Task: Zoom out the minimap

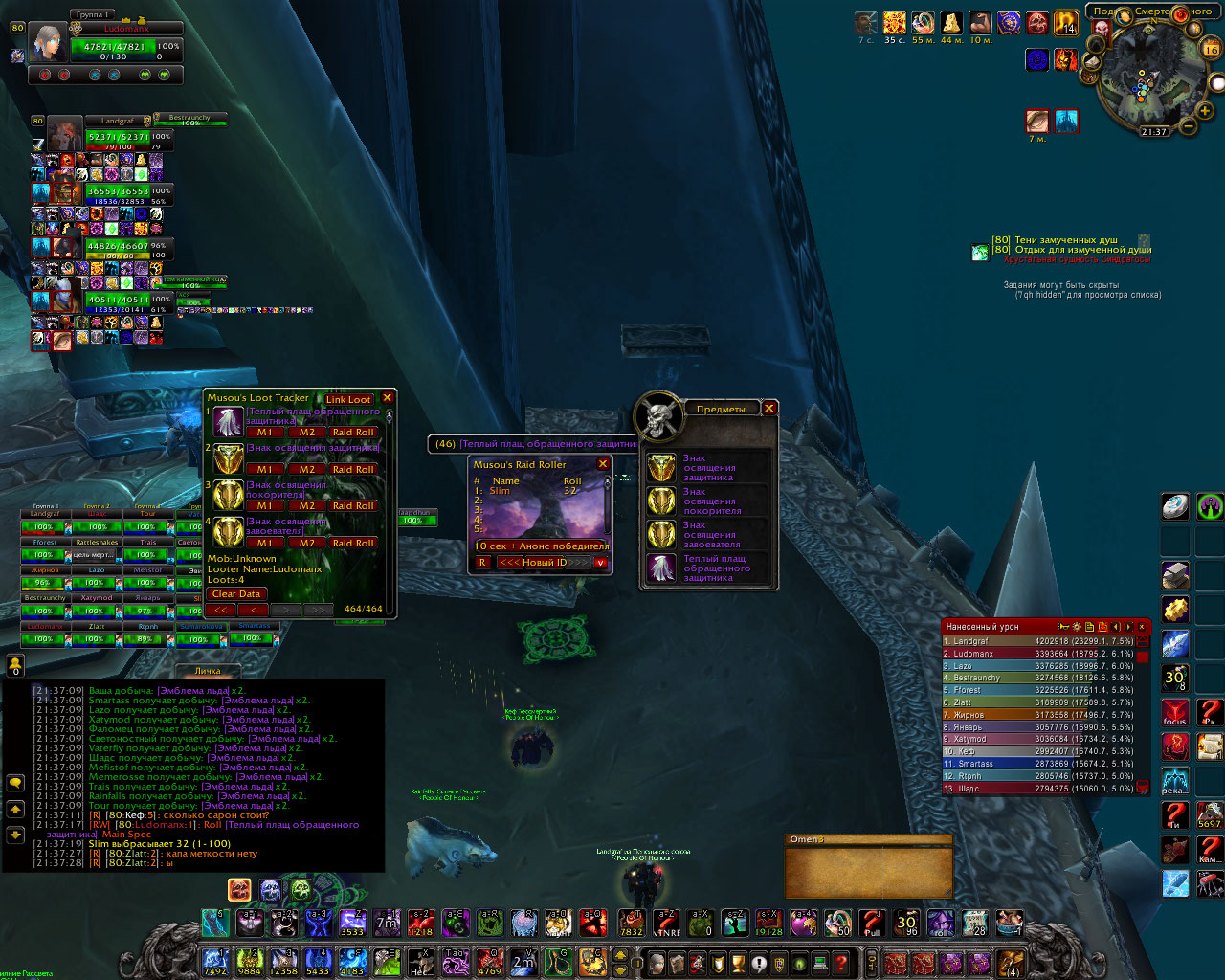Action: 1189,126
